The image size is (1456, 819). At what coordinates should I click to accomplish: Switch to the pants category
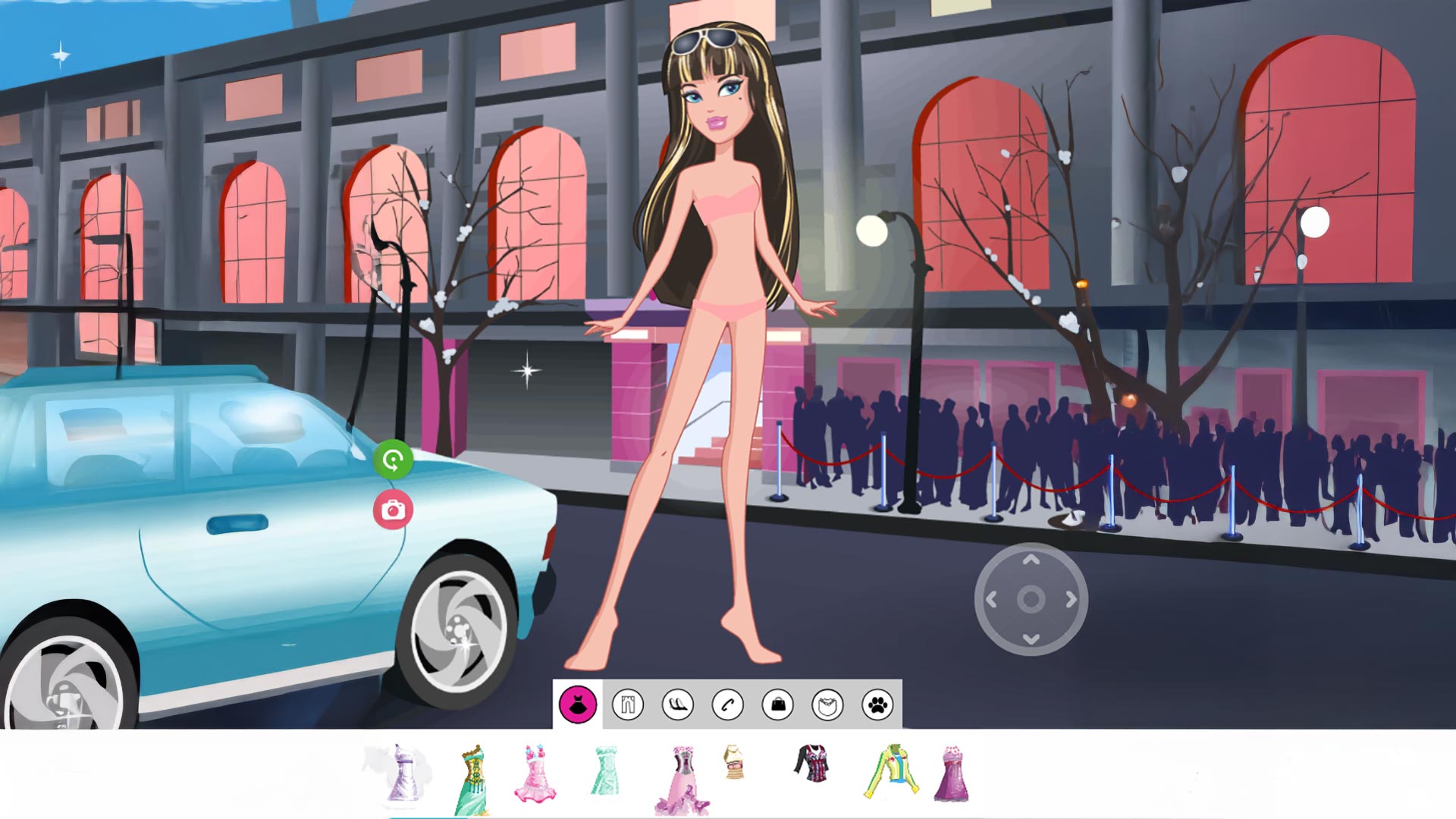[x=627, y=704]
